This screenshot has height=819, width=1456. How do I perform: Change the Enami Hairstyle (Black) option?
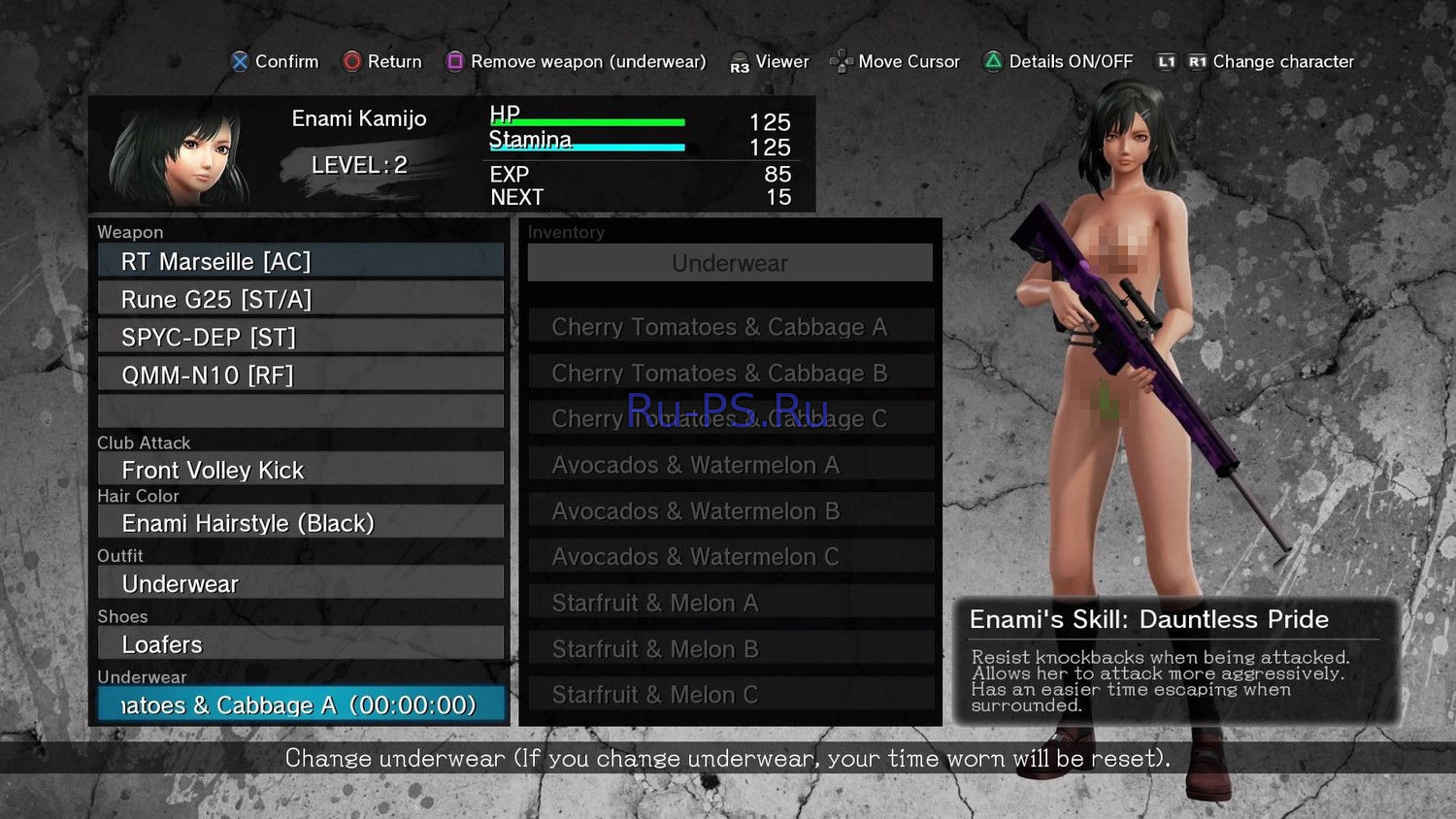click(x=301, y=523)
